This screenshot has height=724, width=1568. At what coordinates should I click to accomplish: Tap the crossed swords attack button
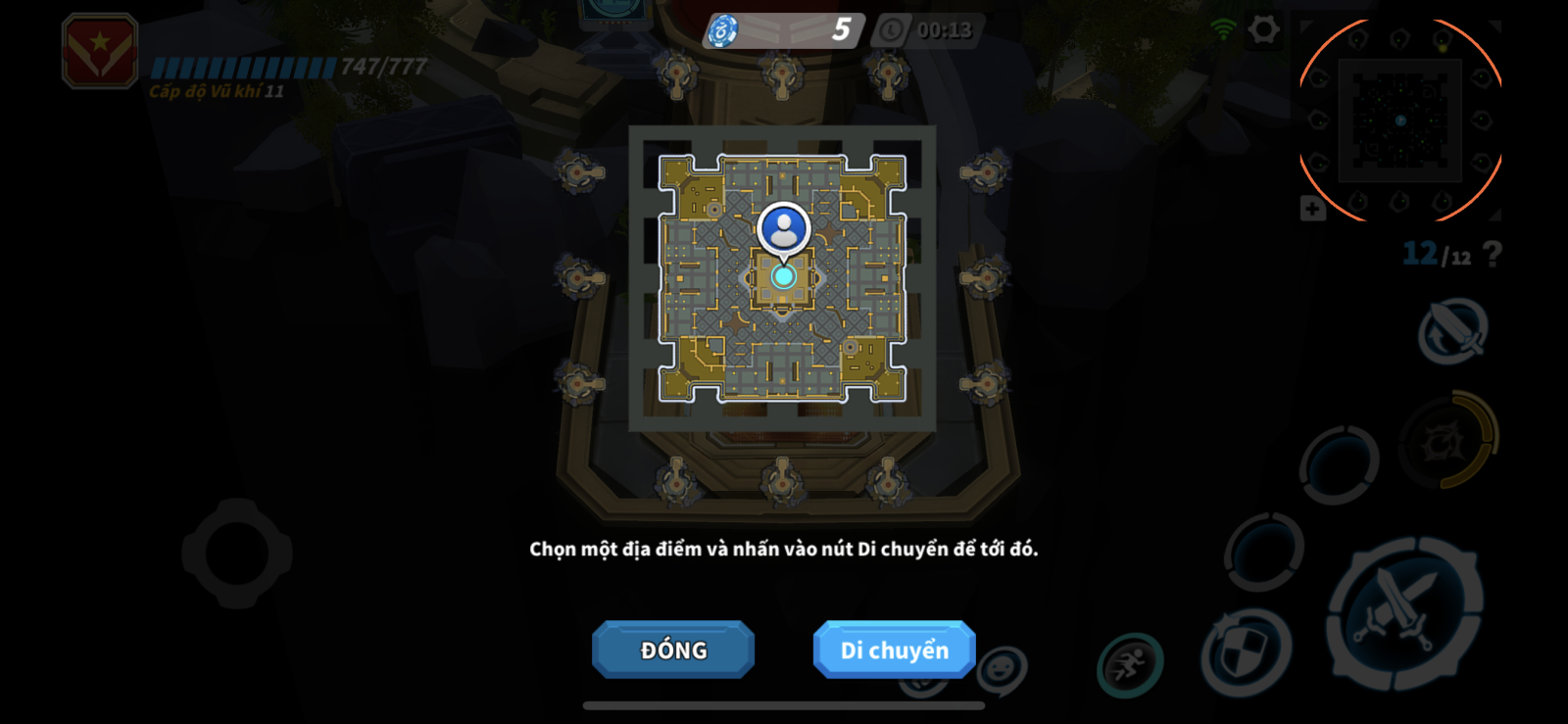tap(1403, 612)
